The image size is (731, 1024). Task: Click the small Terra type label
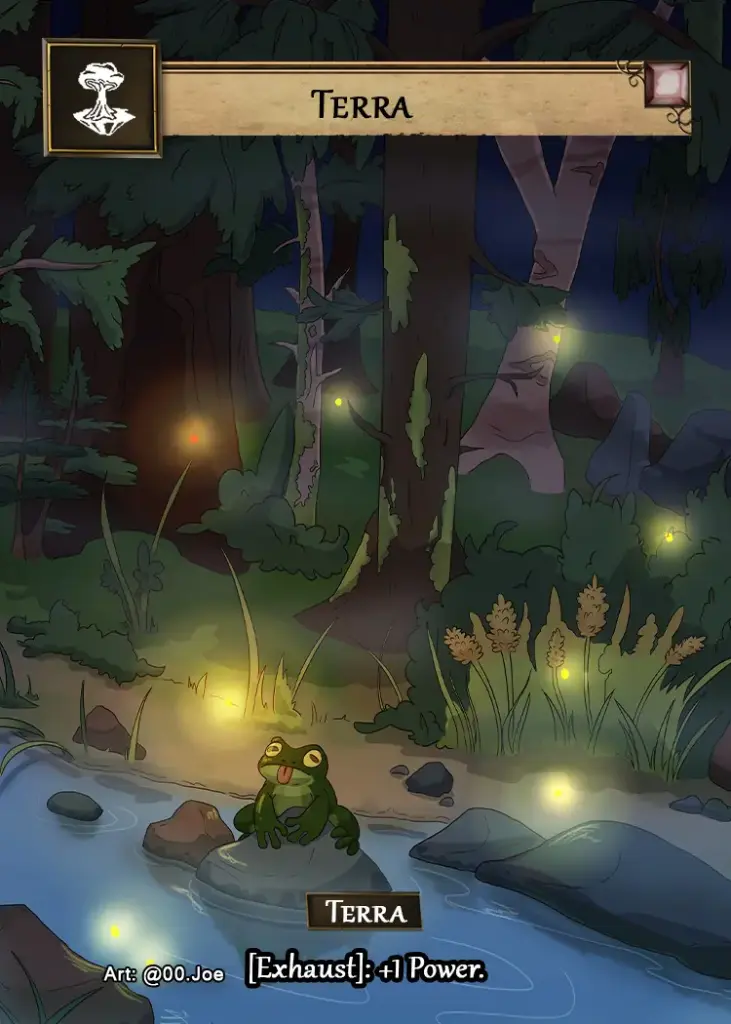click(x=364, y=912)
